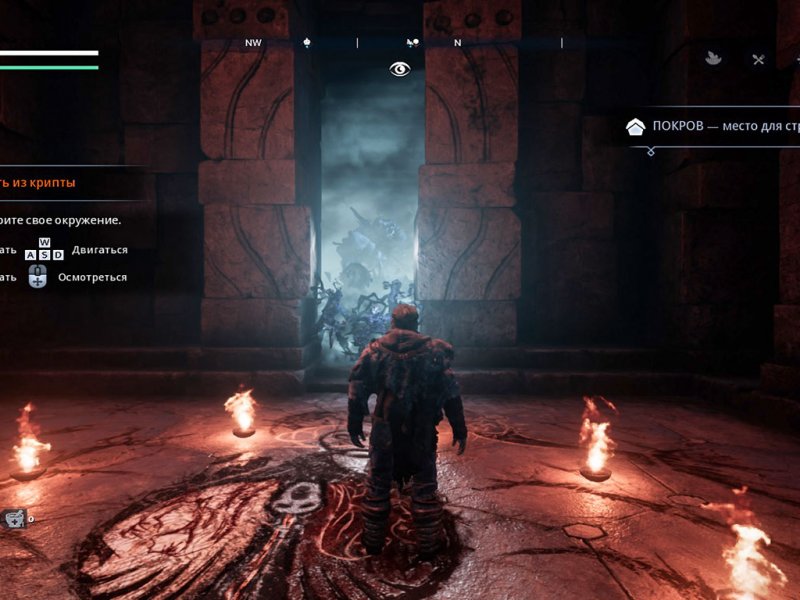
Task: Select the healing mortar consumable slot
Action: (x=14, y=517)
